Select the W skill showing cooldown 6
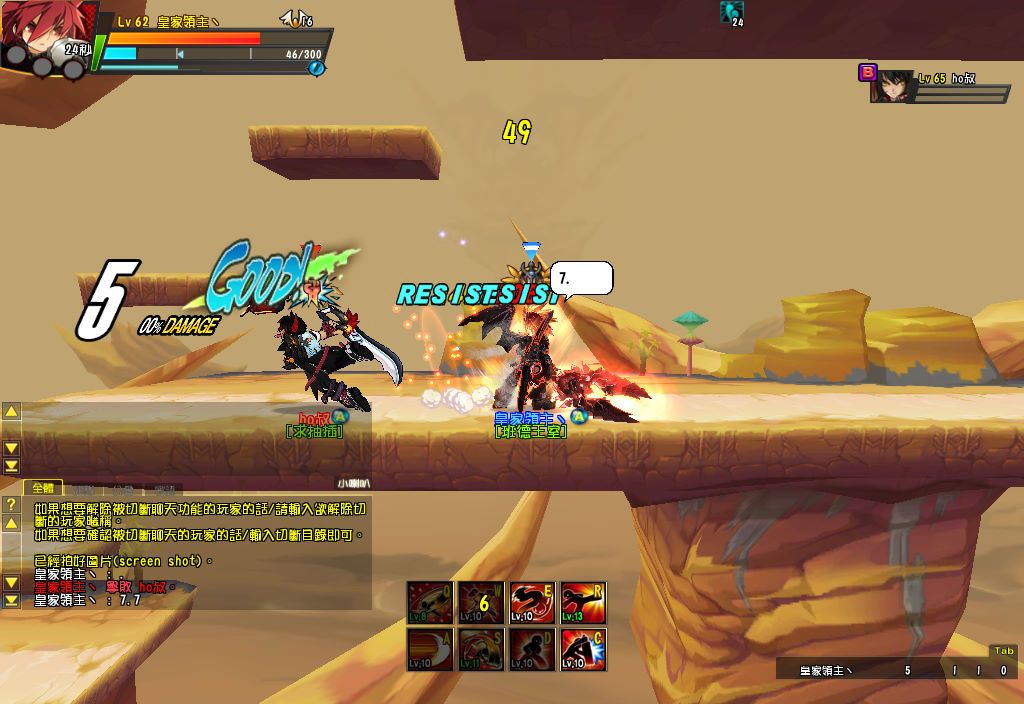 click(481, 603)
